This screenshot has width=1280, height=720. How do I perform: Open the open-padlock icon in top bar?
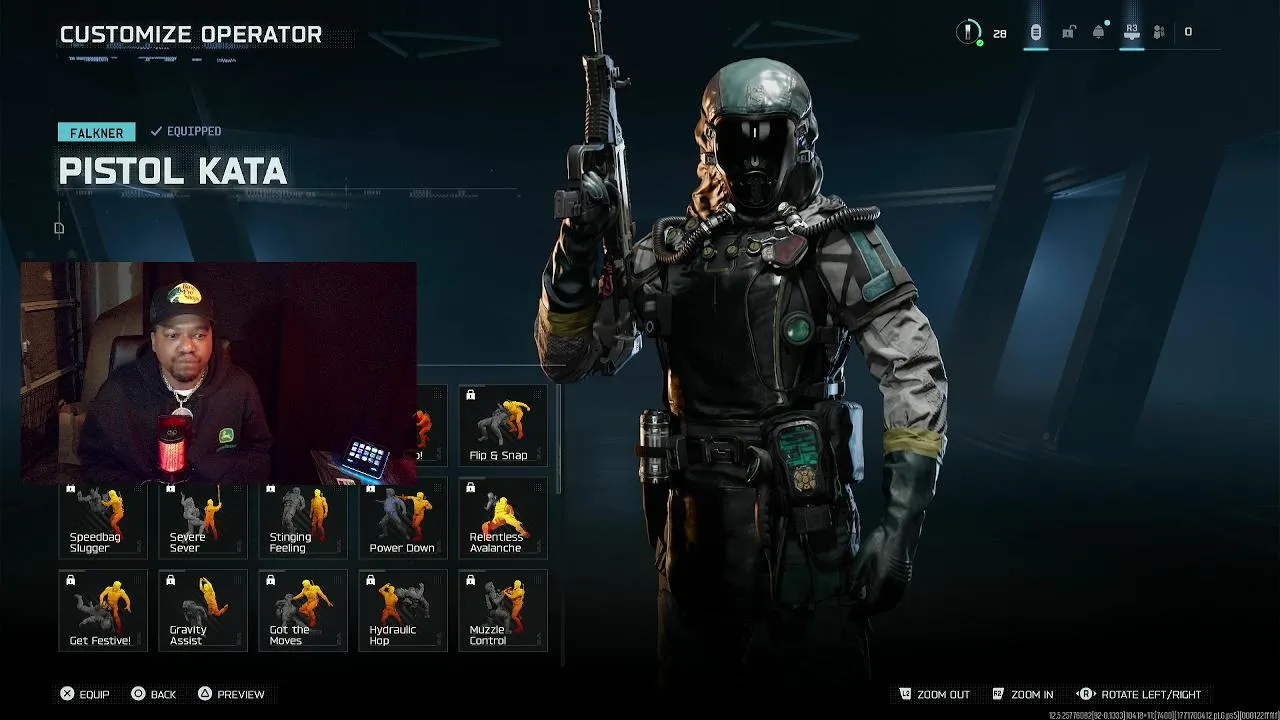pos(1068,32)
